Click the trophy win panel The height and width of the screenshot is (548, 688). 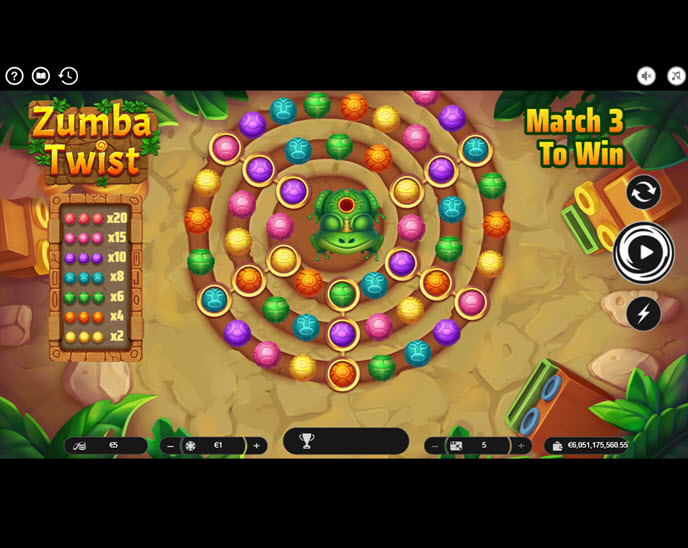[345, 441]
